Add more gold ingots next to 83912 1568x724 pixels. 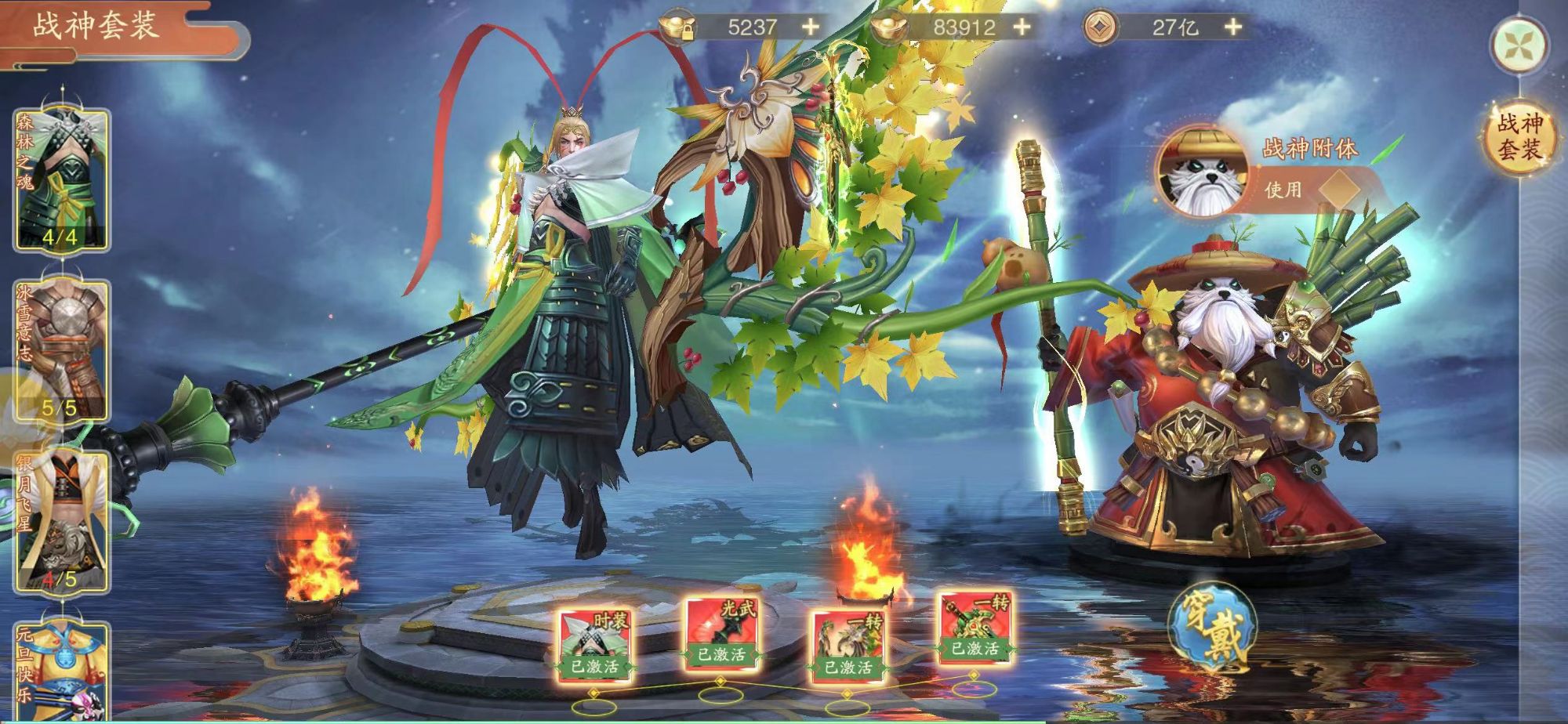1022,27
